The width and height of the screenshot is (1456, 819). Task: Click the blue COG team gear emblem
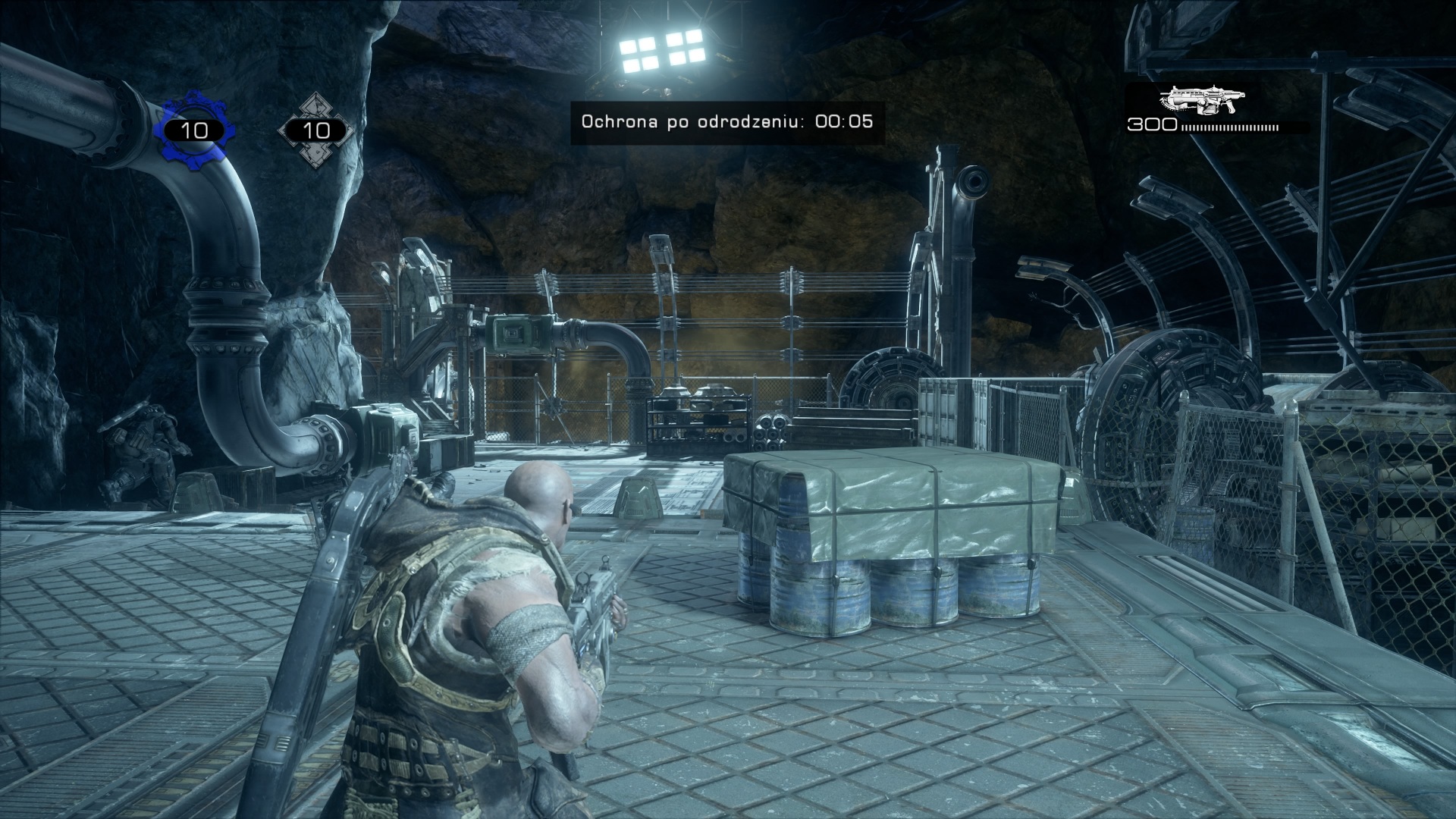pos(194,130)
